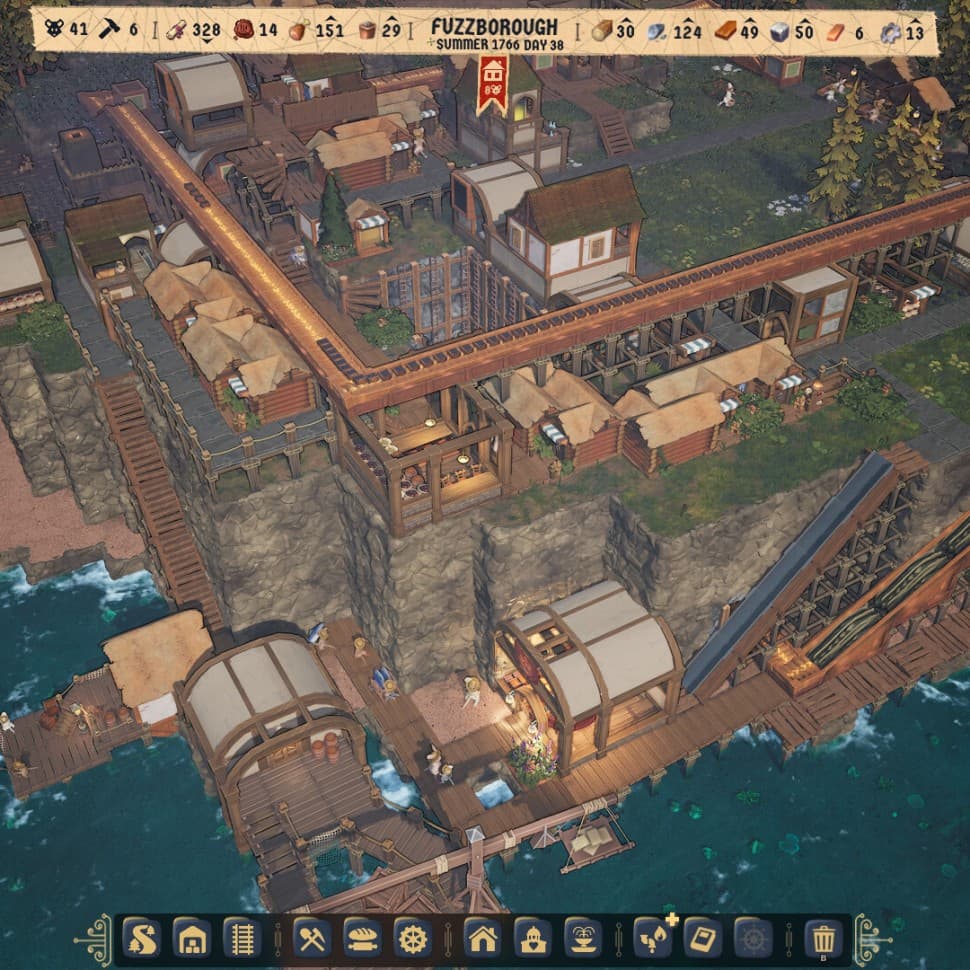Open the book icon toolbar button

click(702, 939)
